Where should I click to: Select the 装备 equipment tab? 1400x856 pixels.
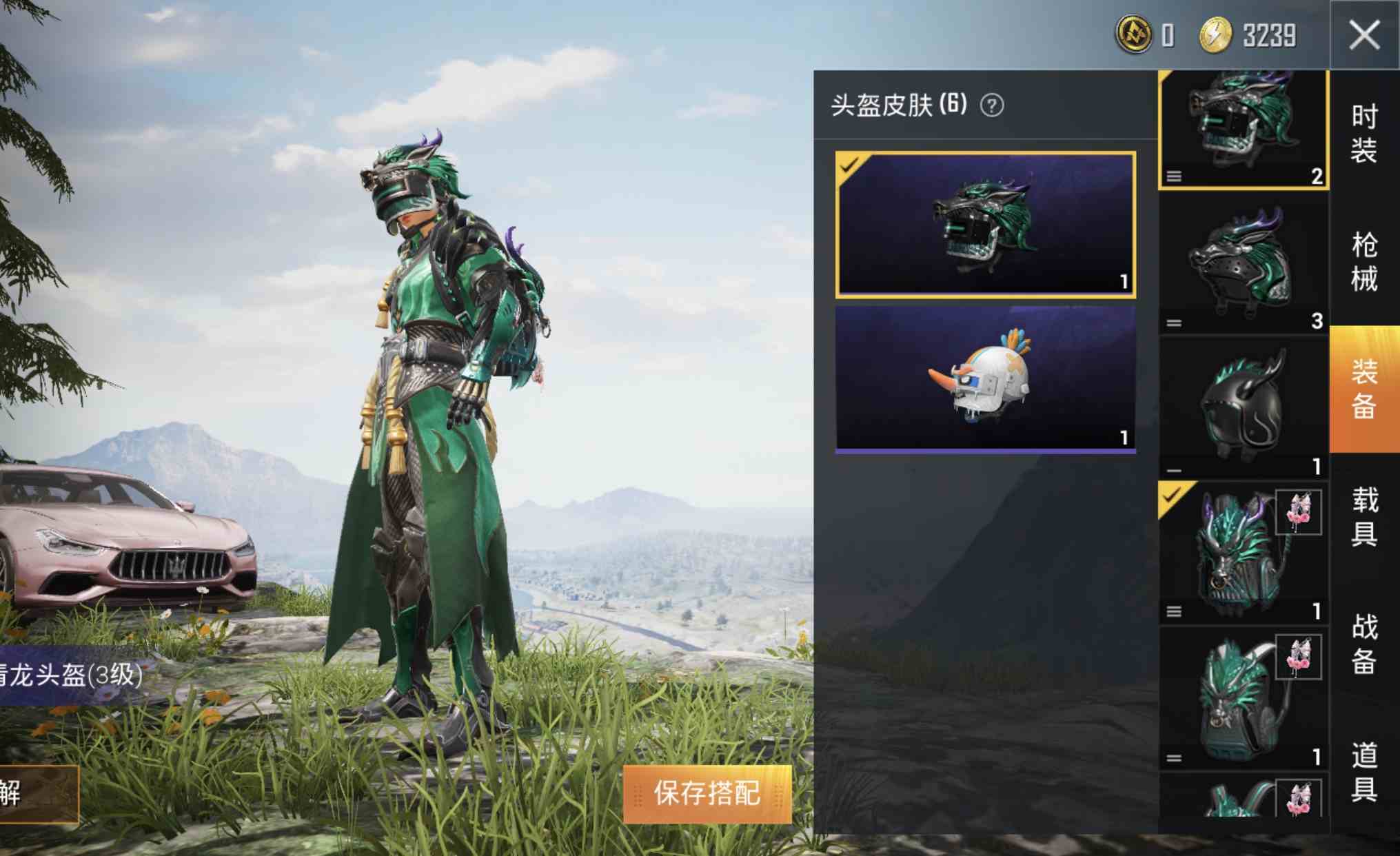click(1363, 389)
